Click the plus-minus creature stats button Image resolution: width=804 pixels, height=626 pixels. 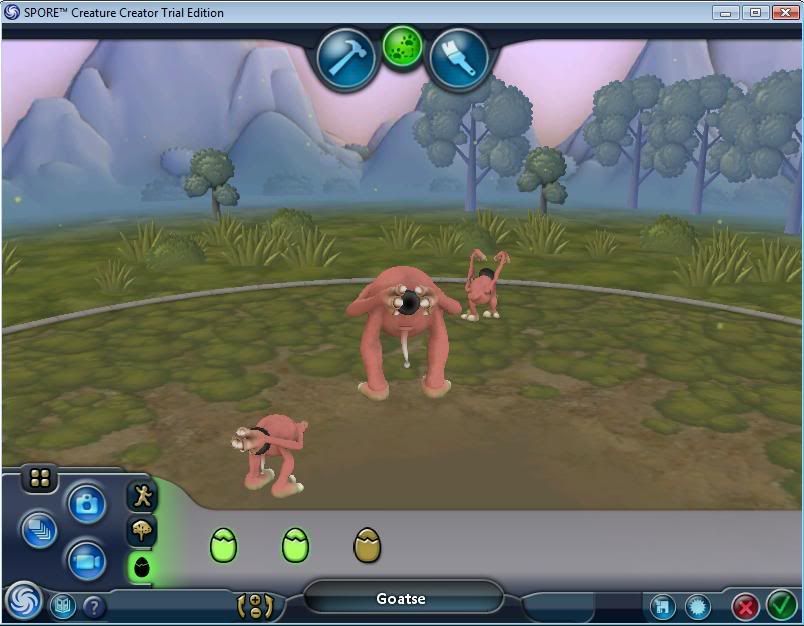pyautogui.click(x=255, y=605)
